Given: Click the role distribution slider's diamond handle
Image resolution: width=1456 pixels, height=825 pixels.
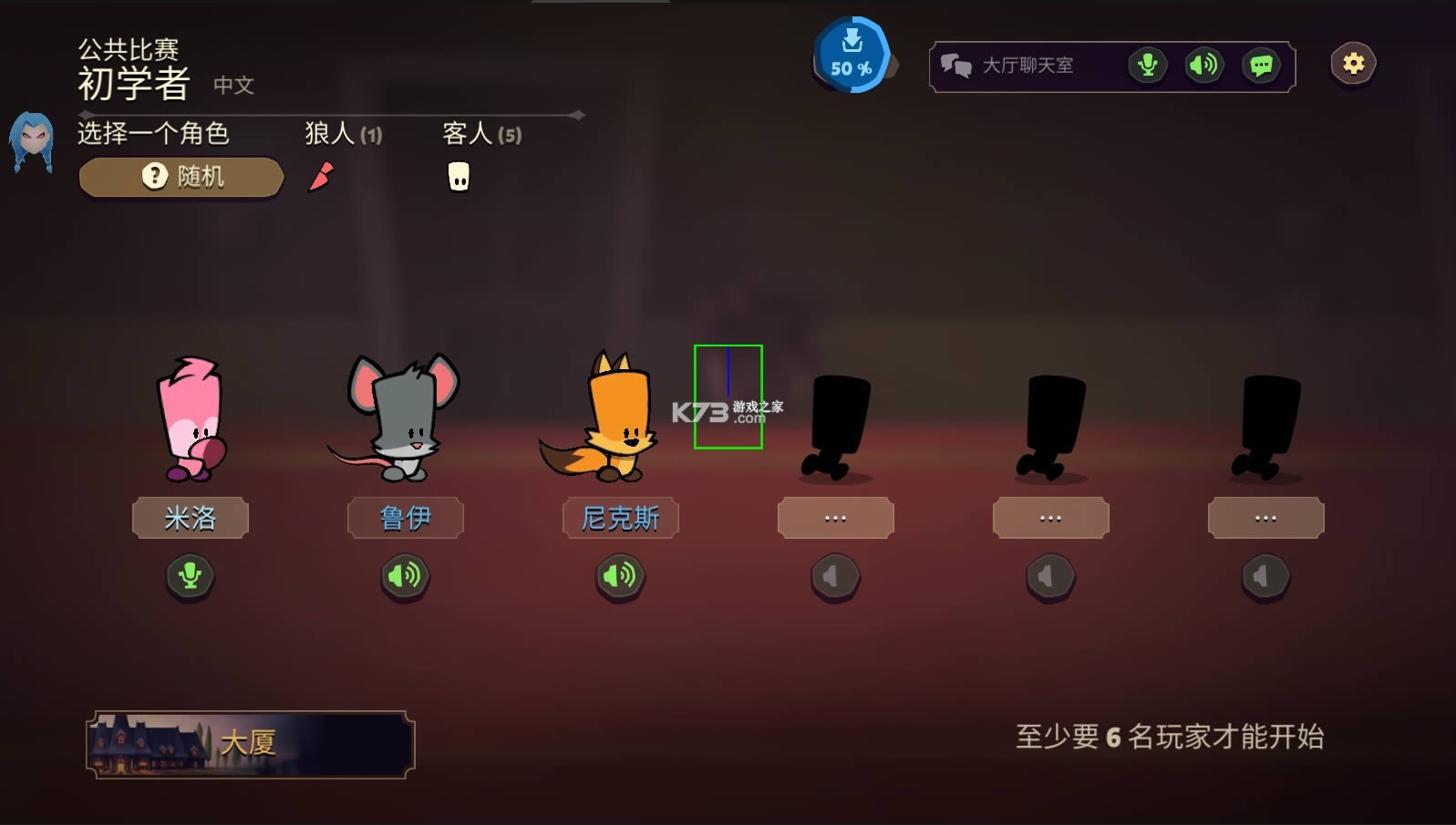Looking at the screenshot, I should [578, 115].
